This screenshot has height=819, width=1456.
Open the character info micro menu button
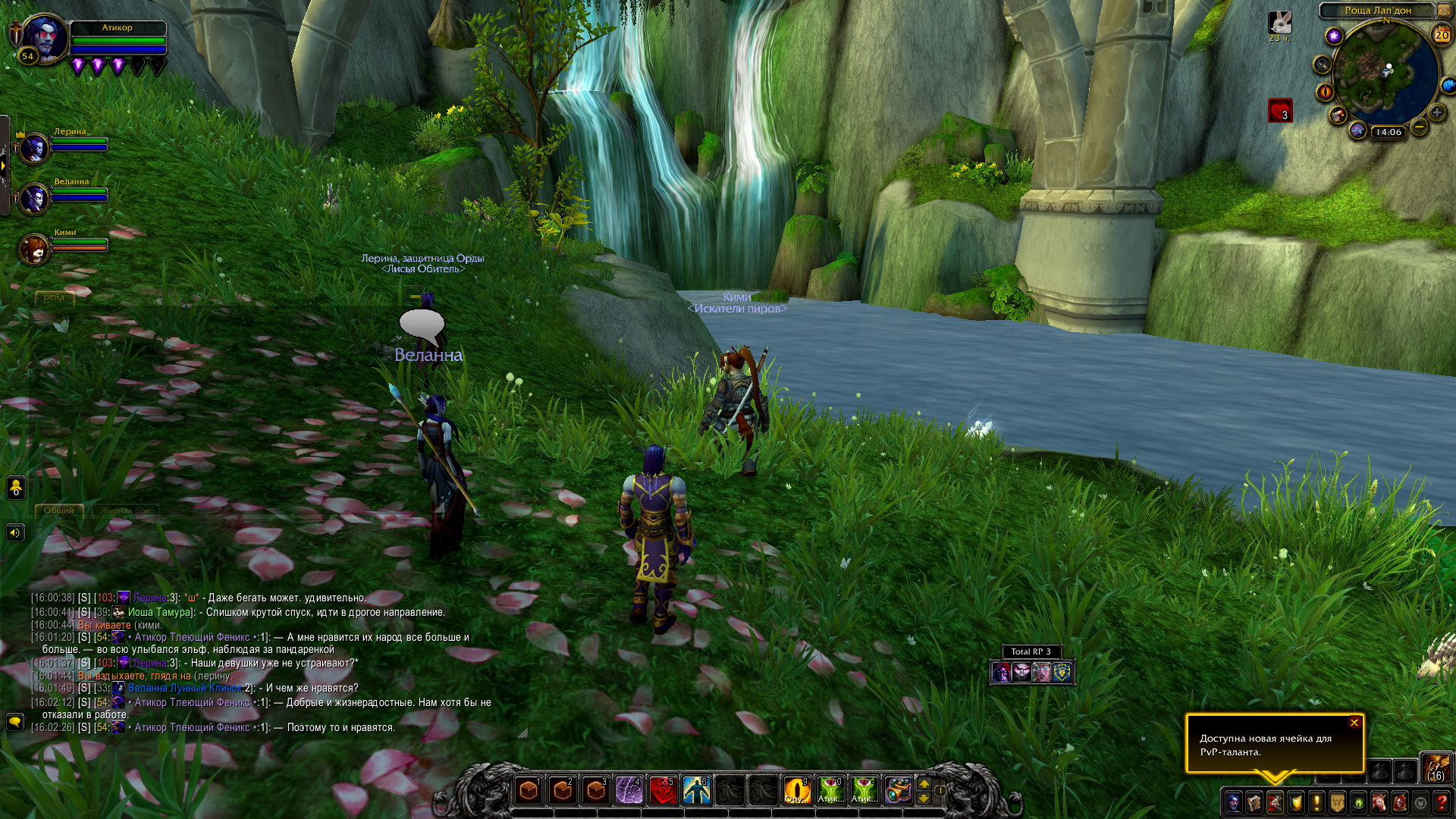coord(1233,802)
